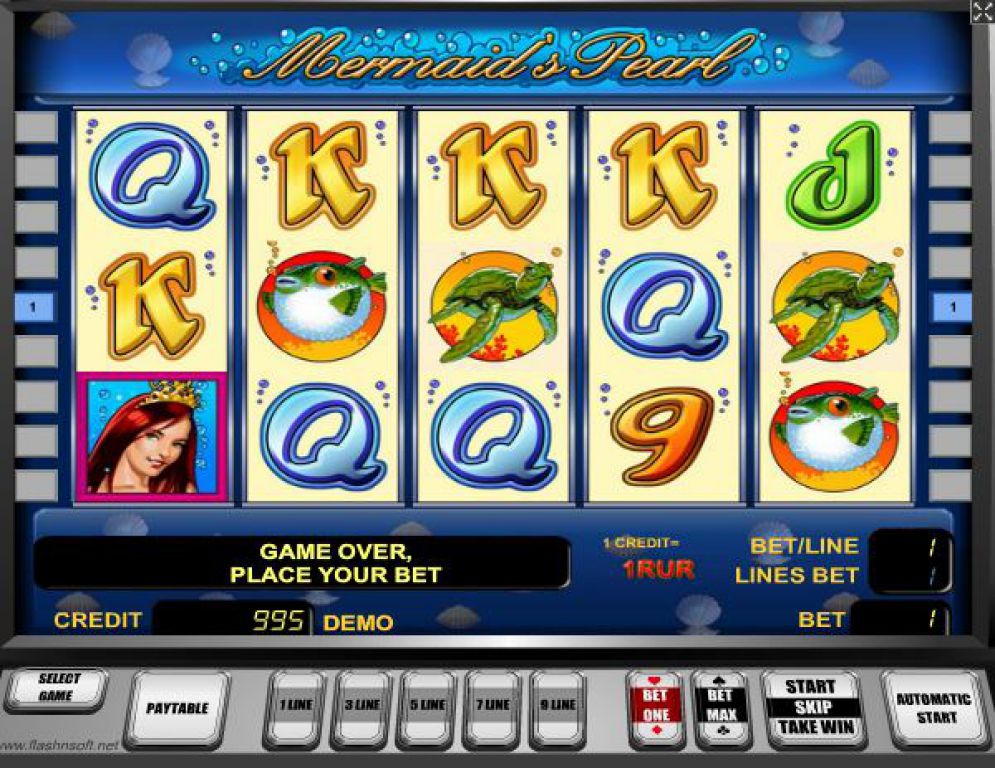Screen dimensions: 995x768
Task: Spin with Start Skip Take Win button
Action: 810,706
